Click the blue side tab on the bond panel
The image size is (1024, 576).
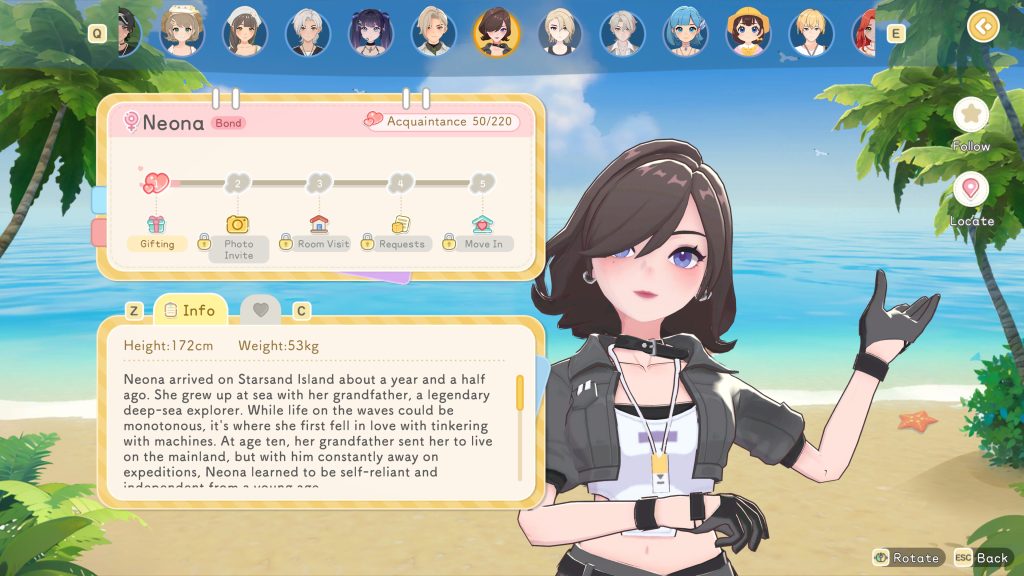click(99, 198)
